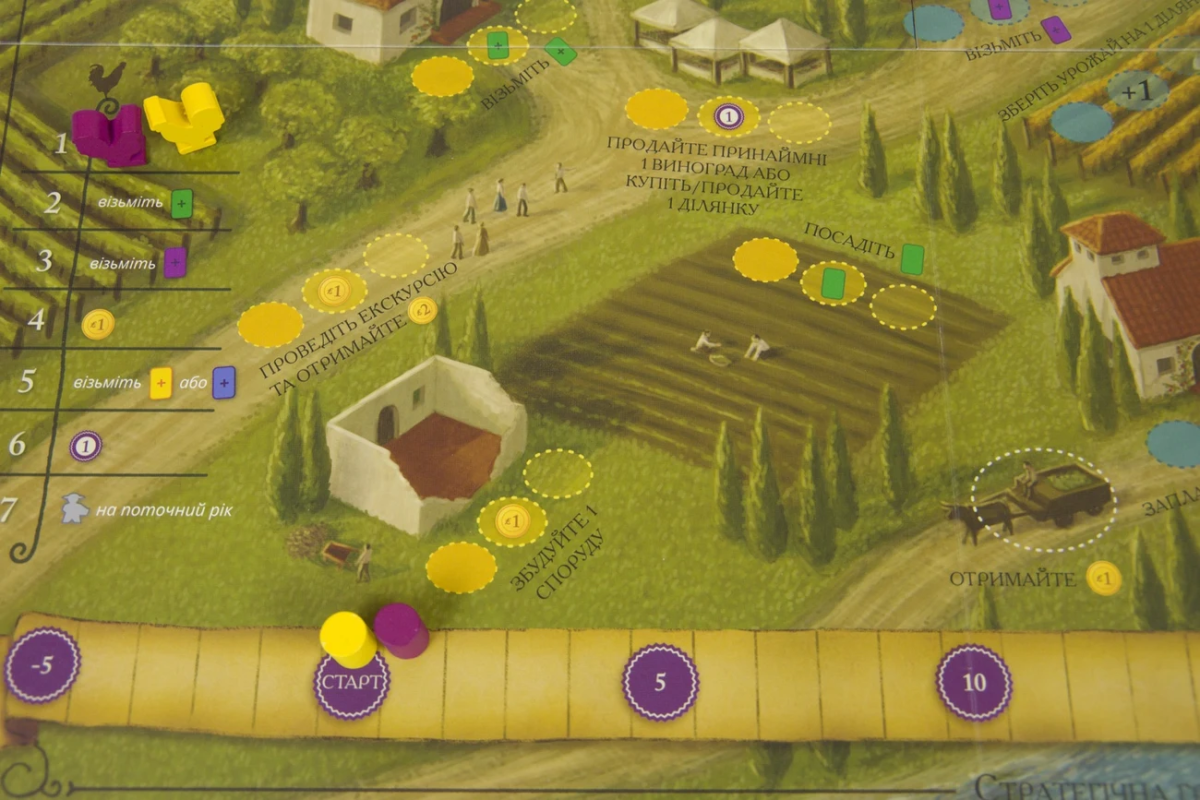The height and width of the screenshot is (800, 1200).
Task: Select the yellow rooster token
Action: click(x=184, y=116)
